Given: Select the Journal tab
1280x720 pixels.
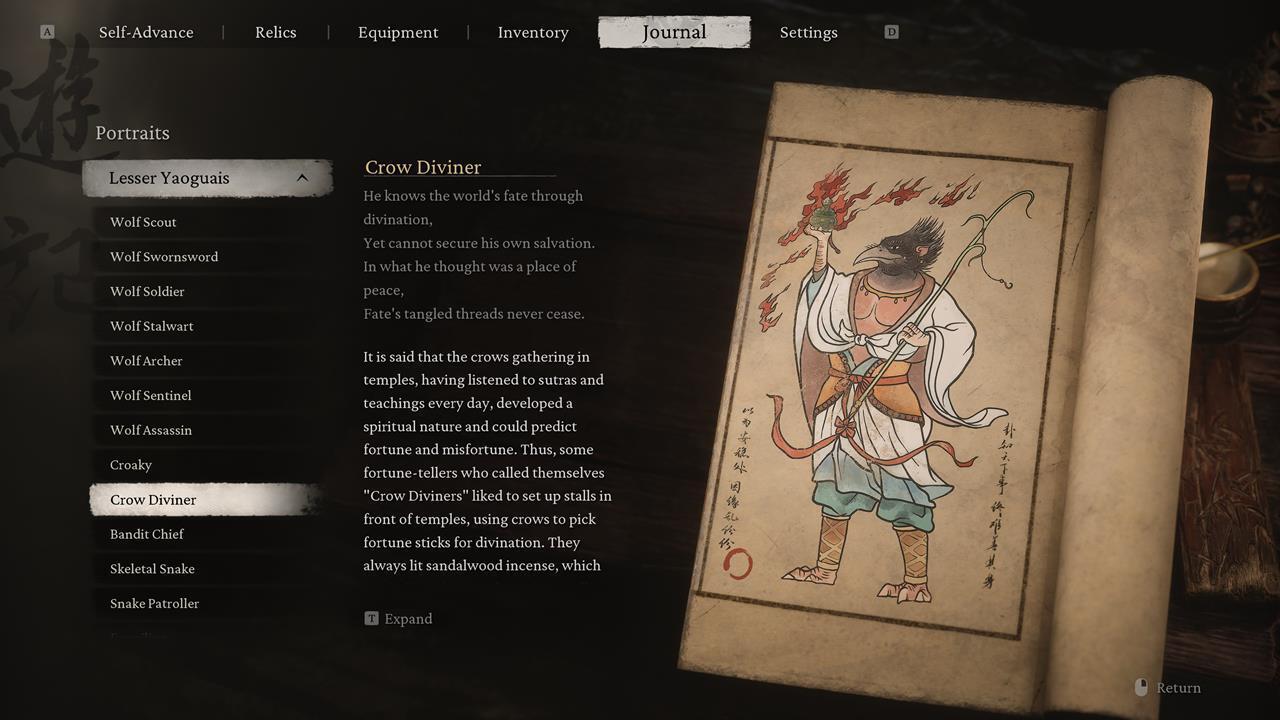Looking at the screenshot, I should point(674,32).
